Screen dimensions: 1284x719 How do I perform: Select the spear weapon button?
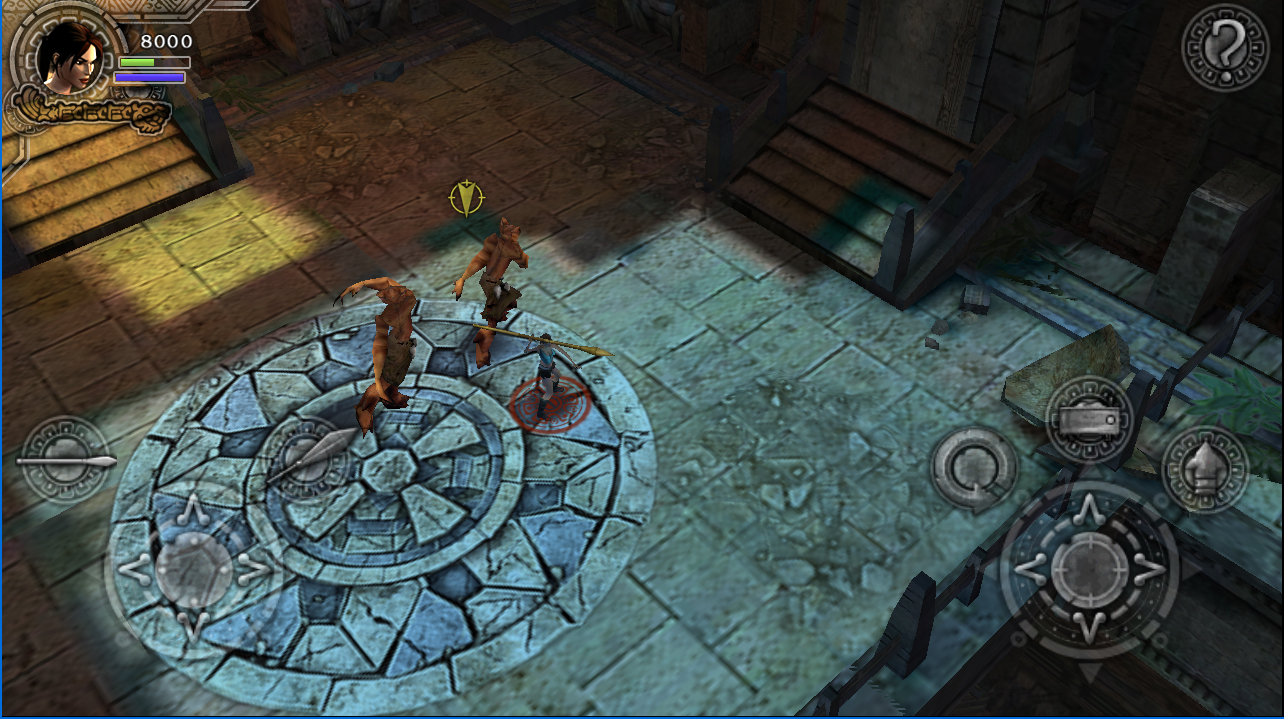(x=66, y=461)
